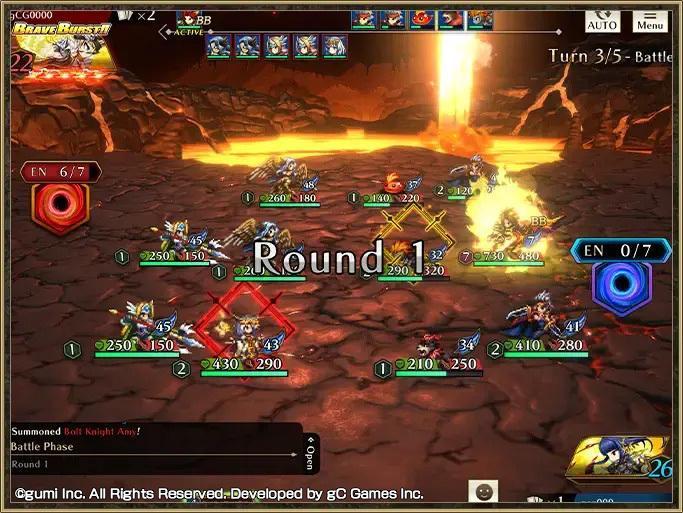683x513 pixels.
Task: Tap the smiley face emote button
Action: (483, 492)
